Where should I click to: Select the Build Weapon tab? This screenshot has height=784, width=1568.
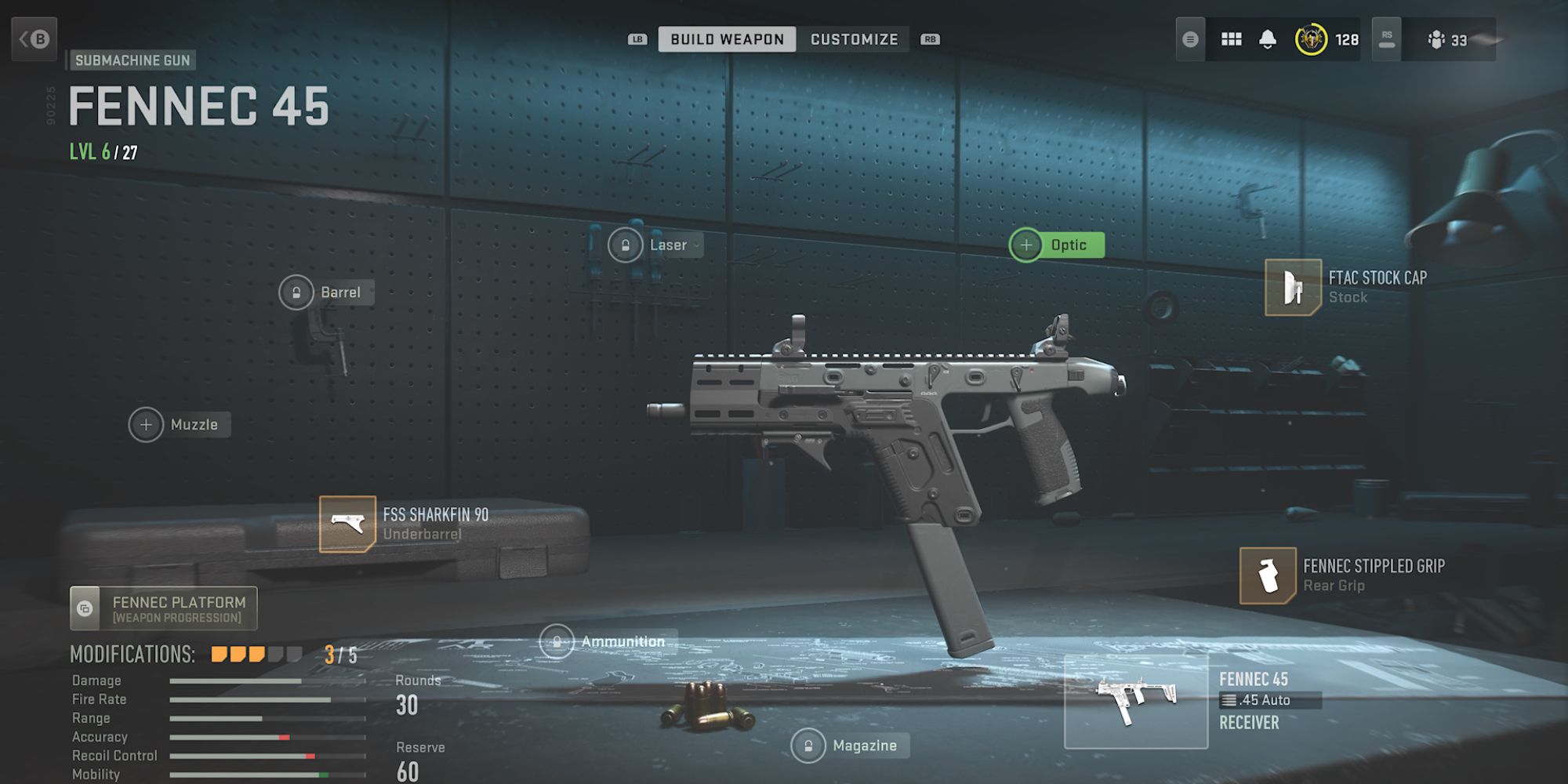[725, 39]
